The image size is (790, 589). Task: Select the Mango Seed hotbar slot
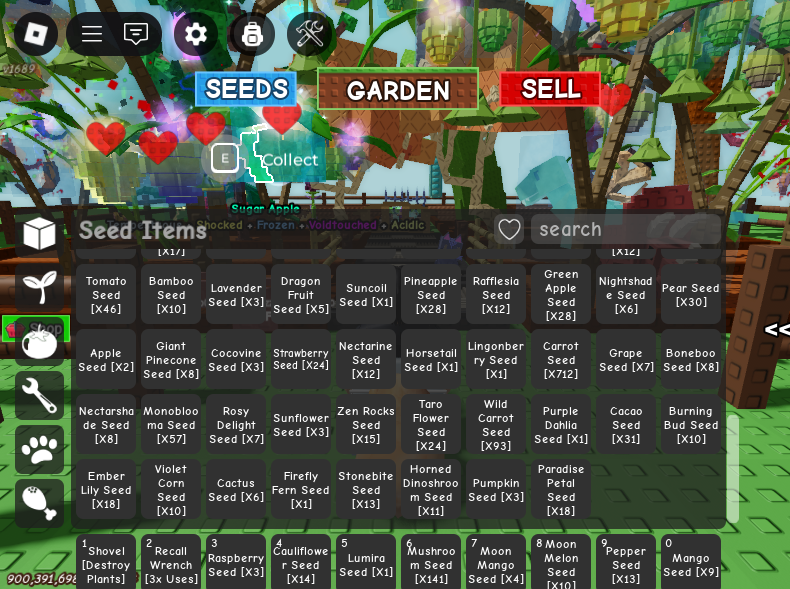click(x=691, y=563)
